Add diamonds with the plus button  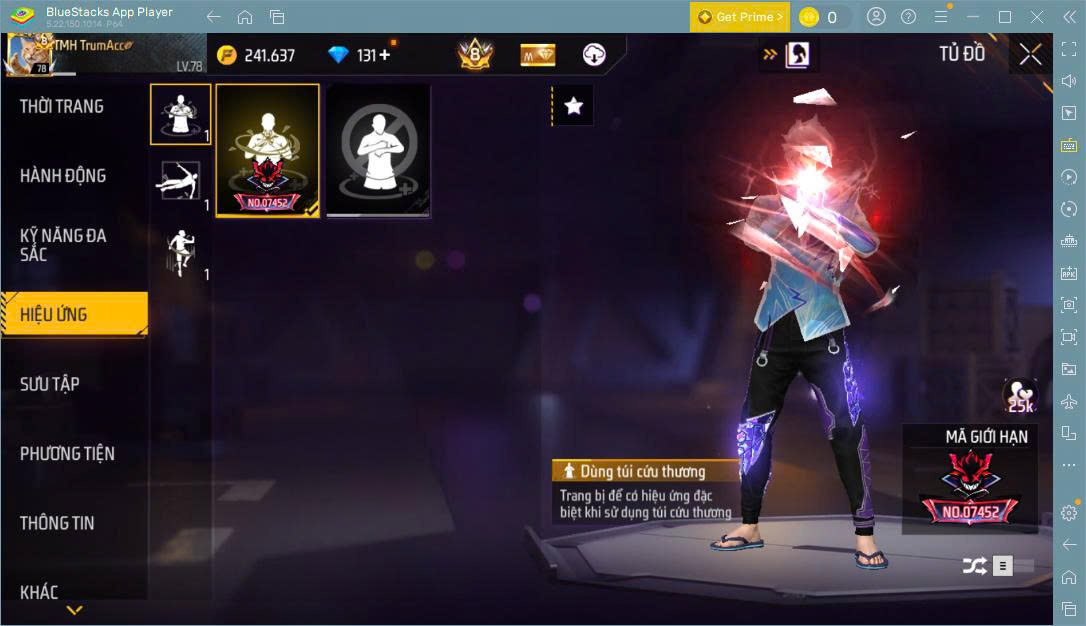click(384, 55)
